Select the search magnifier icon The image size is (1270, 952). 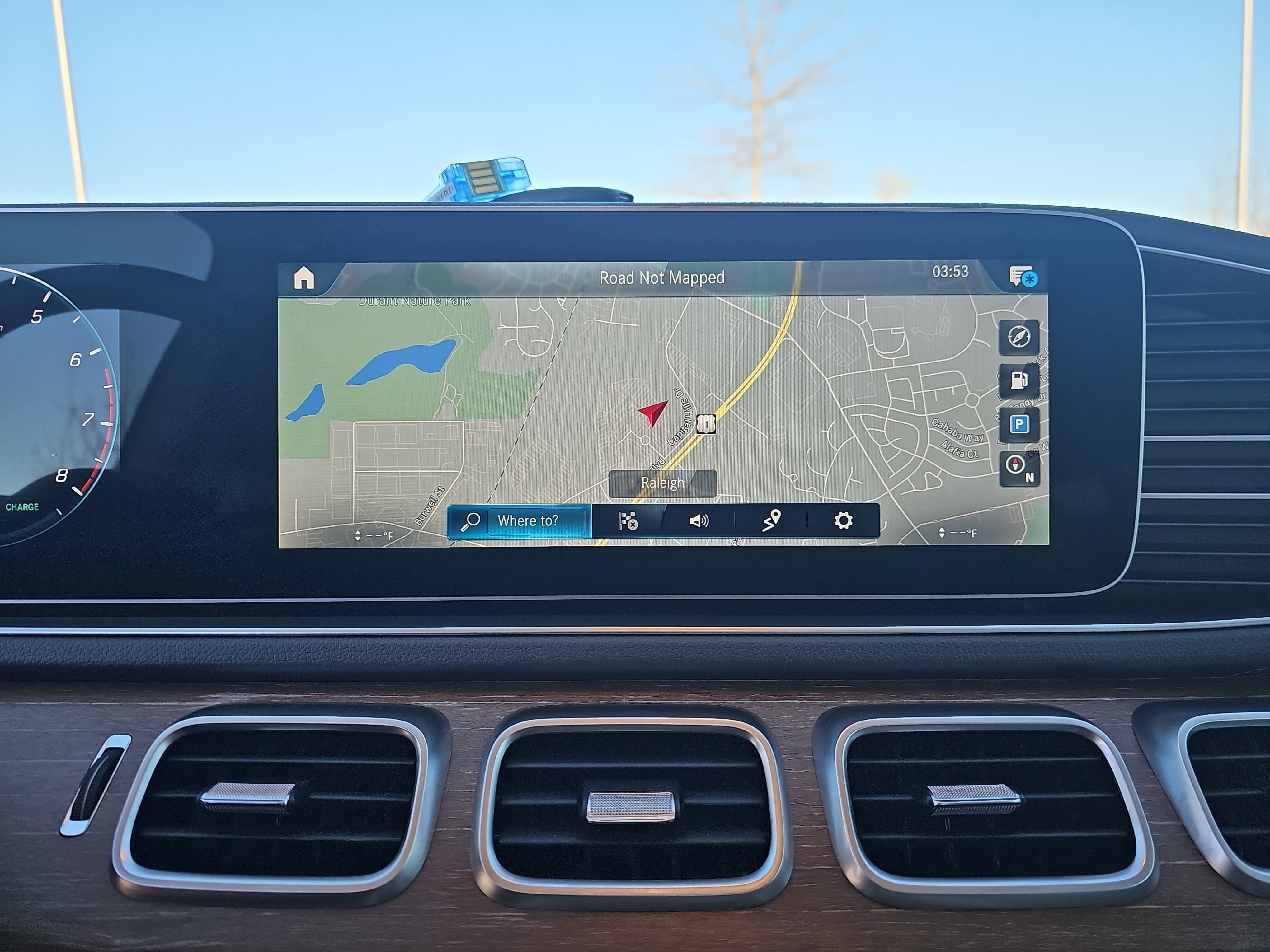point(471,521)
